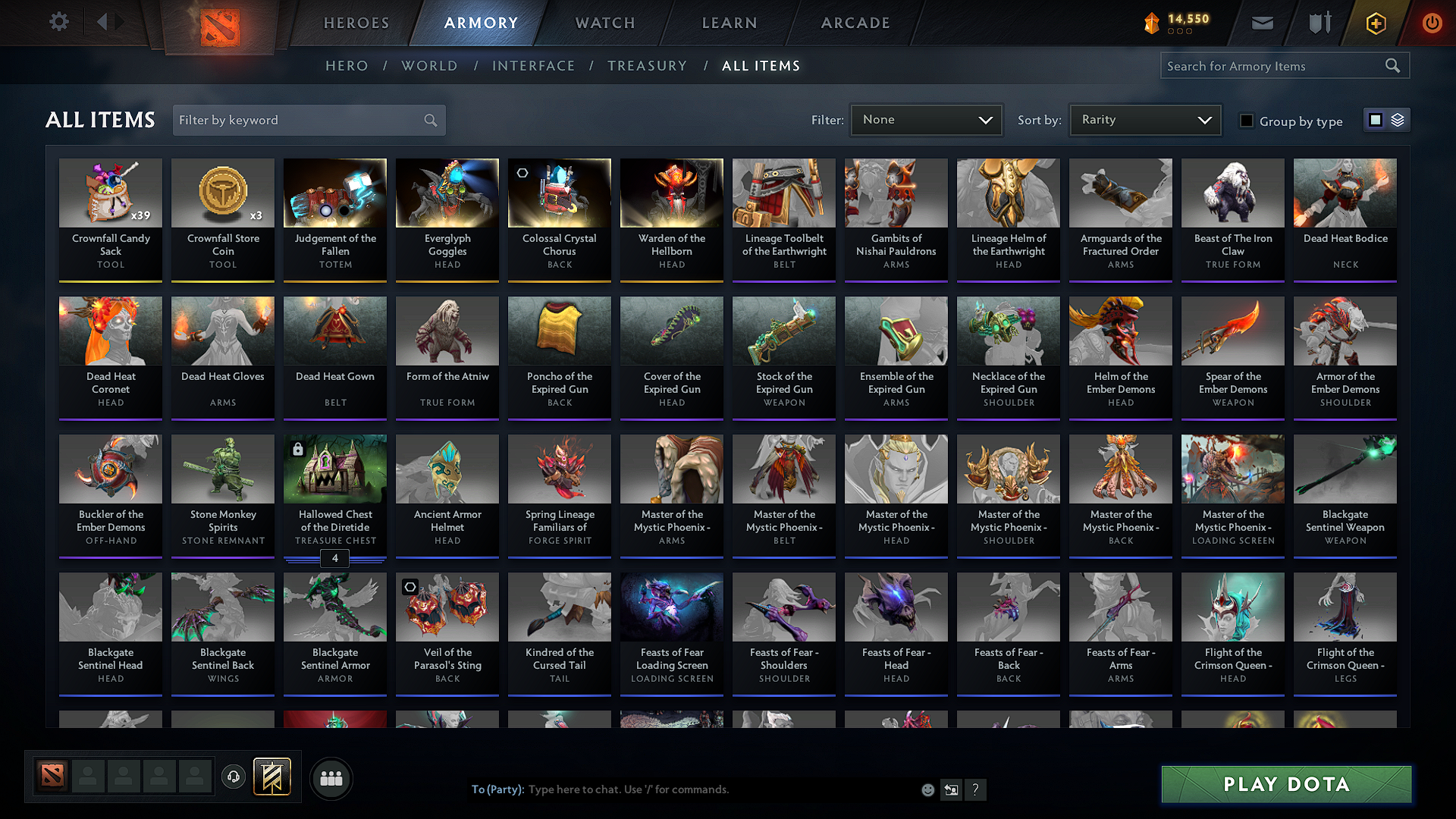
Task: Open voice chat headset icon
Action: coord(234,777)
